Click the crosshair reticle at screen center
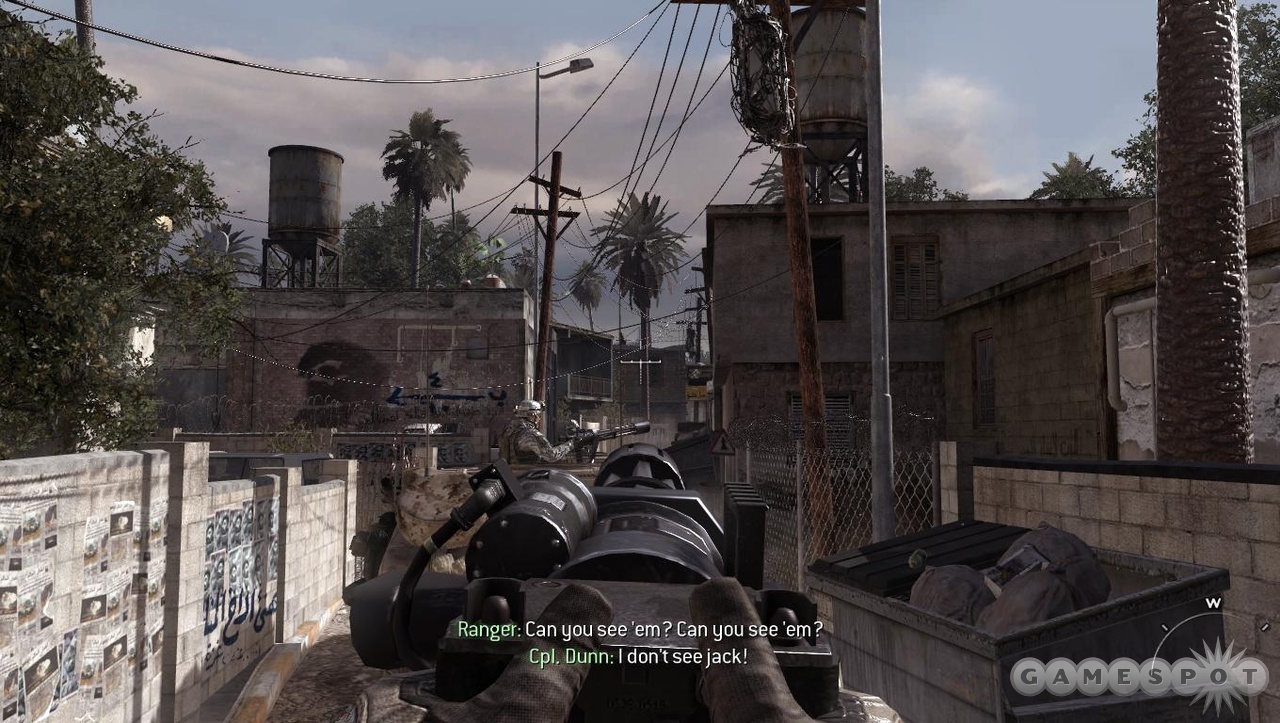The height and width of the screenshot is (723, 1280). click(641, 361)
